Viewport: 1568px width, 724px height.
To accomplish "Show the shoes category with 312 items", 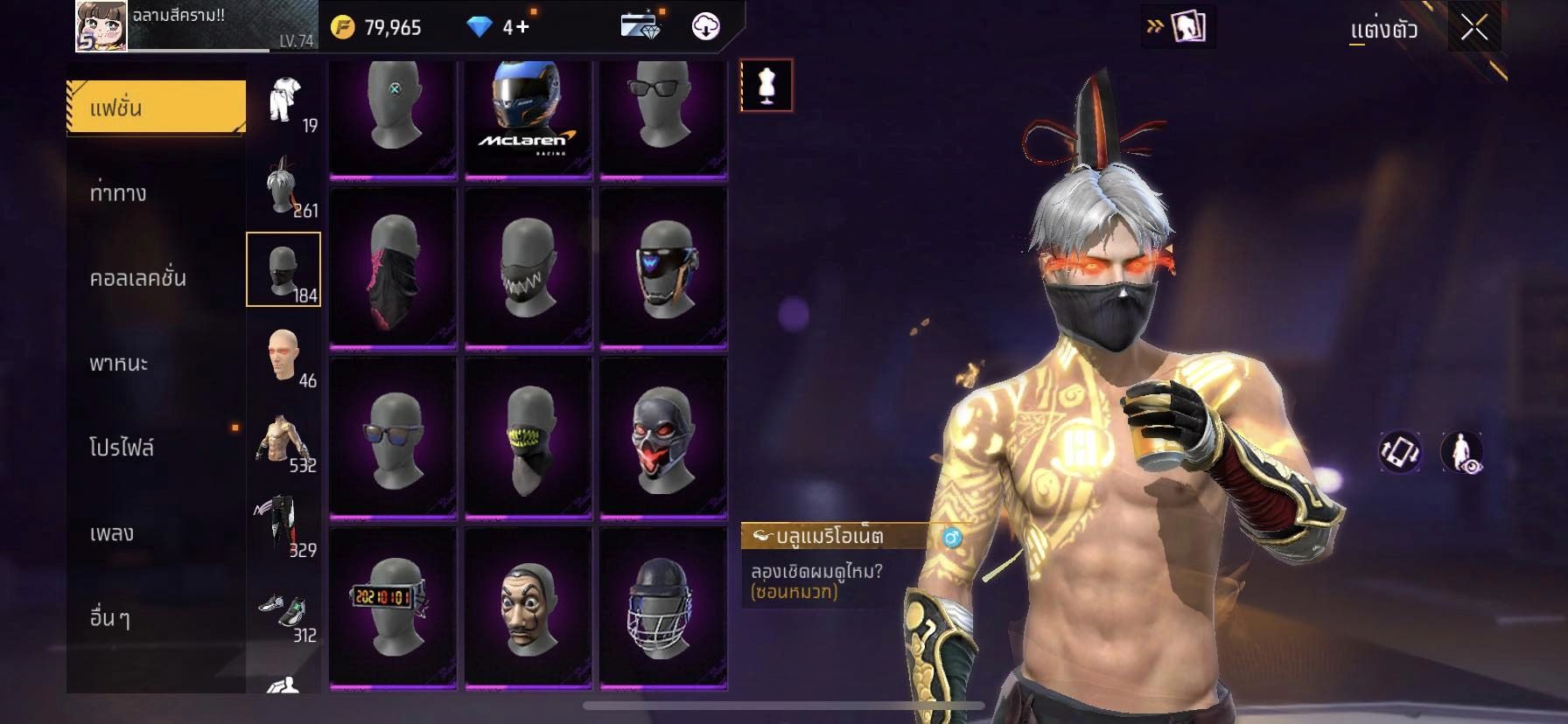I will coord(283,612).
